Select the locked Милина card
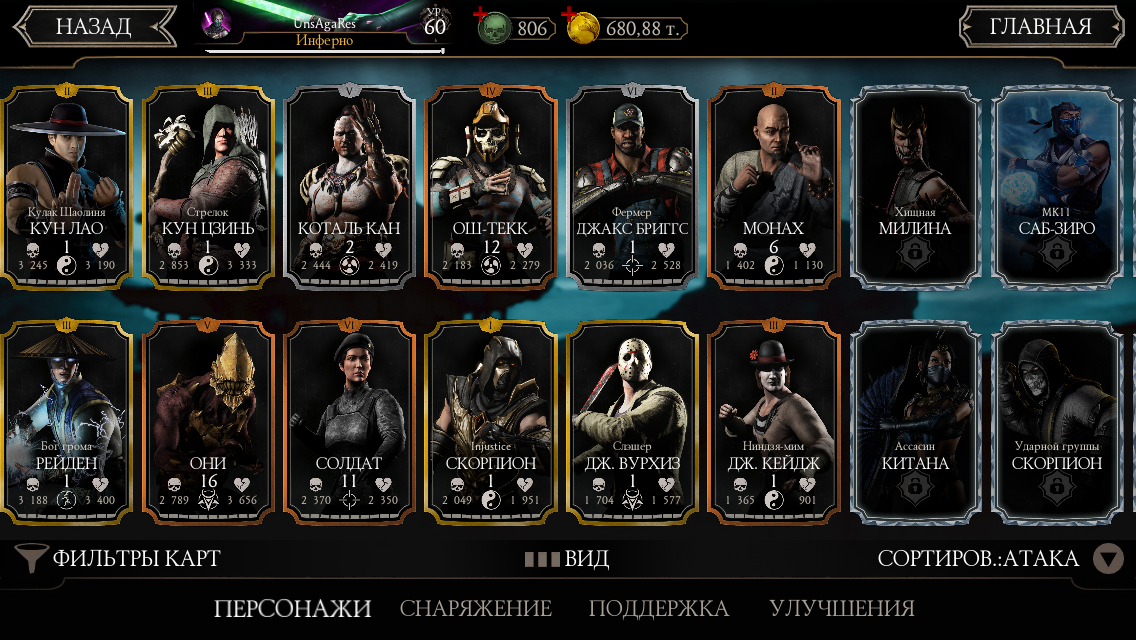Screen dimensions: 1136x640 click(914, 187)
